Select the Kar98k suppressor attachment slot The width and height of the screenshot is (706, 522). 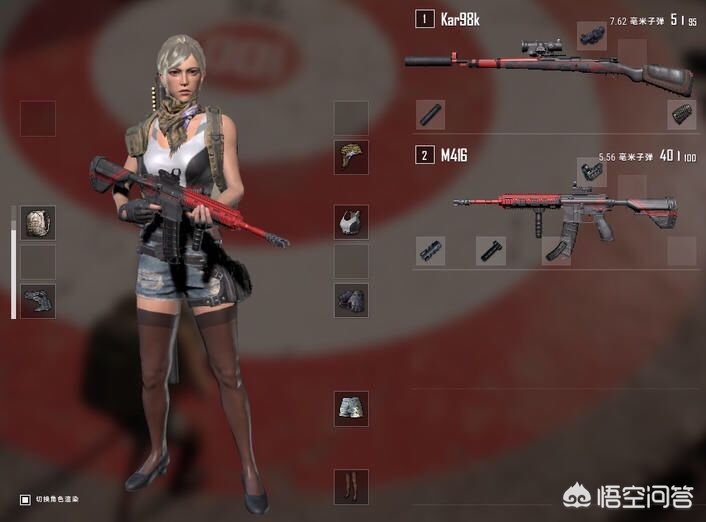[431, 115]
